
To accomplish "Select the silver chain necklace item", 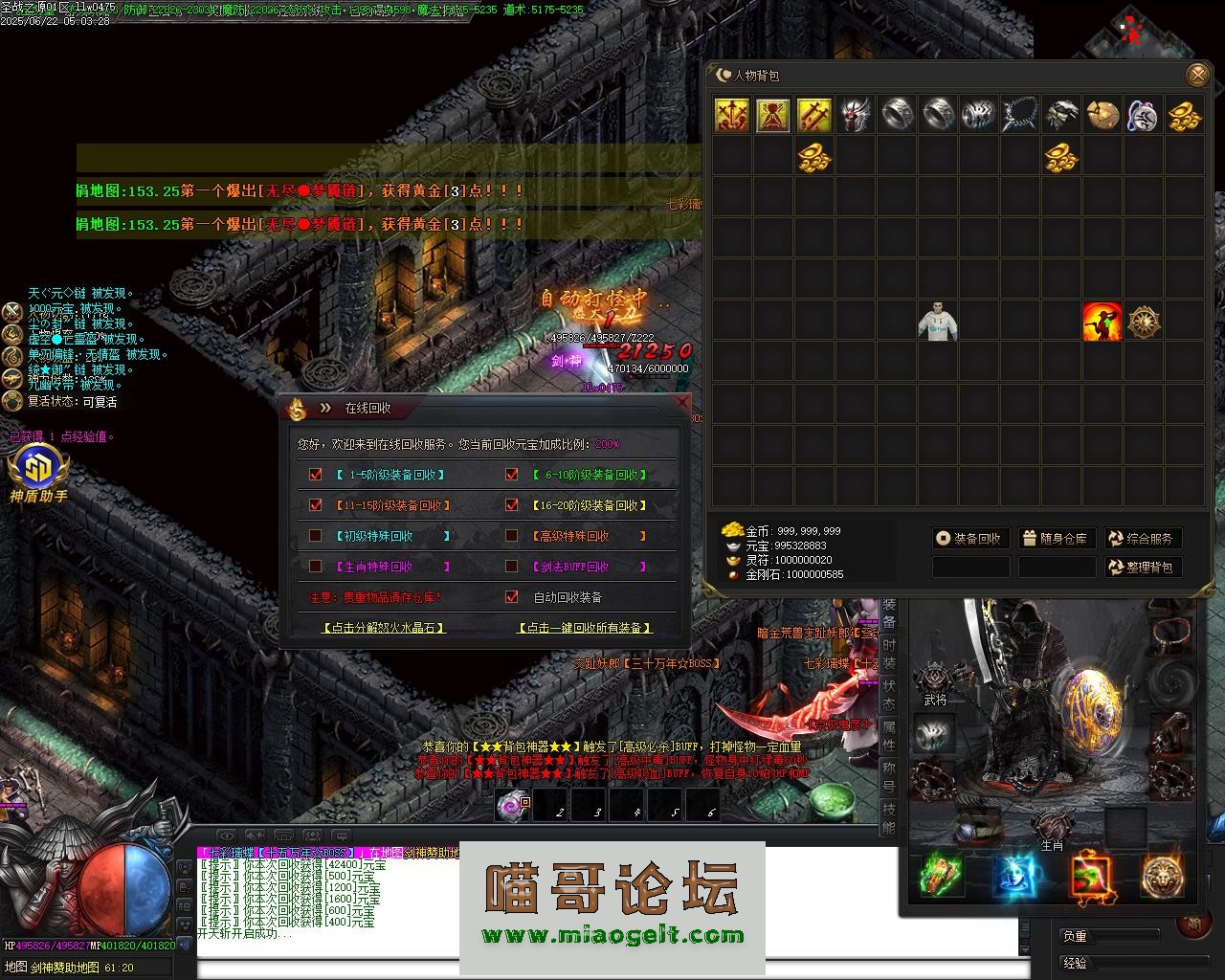I will pyautogui.click(x=1020, y=115).
